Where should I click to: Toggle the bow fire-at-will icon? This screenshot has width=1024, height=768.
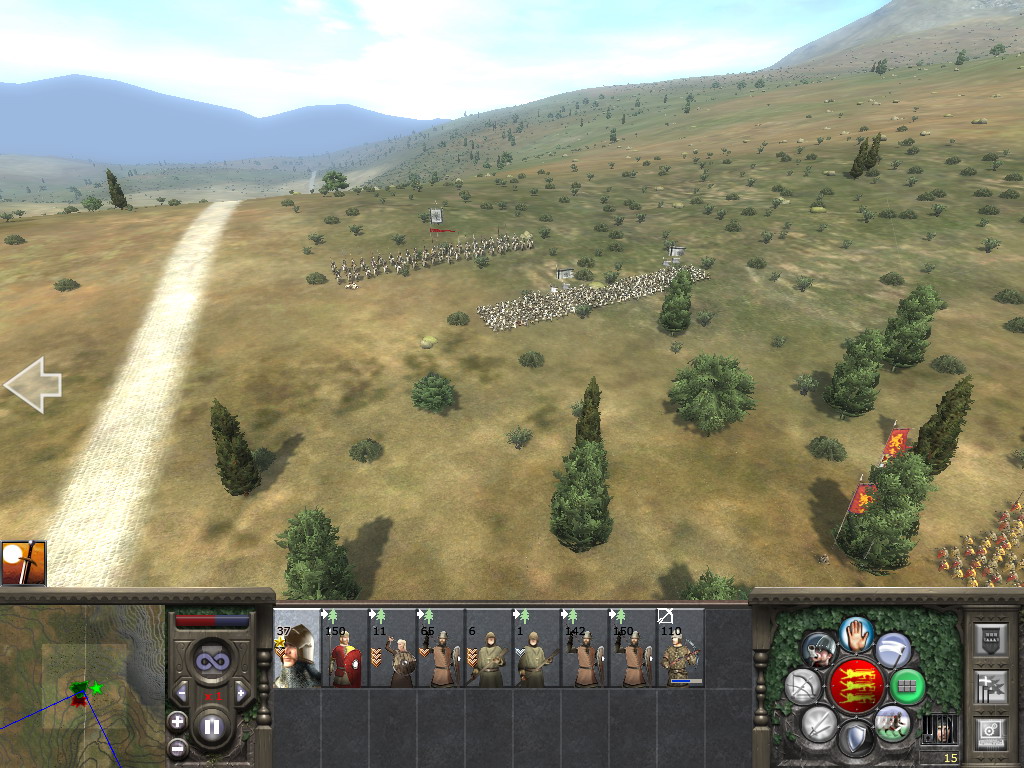point(803,687)
